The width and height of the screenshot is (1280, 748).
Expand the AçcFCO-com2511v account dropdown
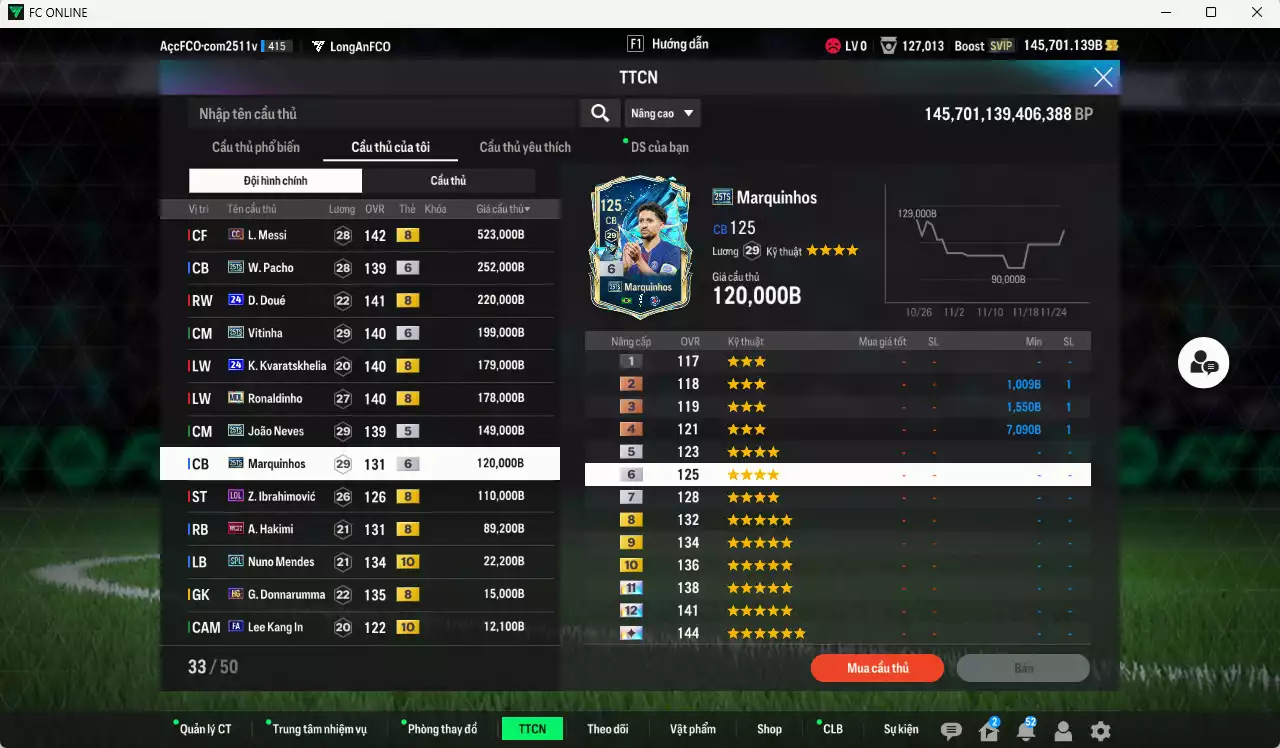click(x=227, y=44)
